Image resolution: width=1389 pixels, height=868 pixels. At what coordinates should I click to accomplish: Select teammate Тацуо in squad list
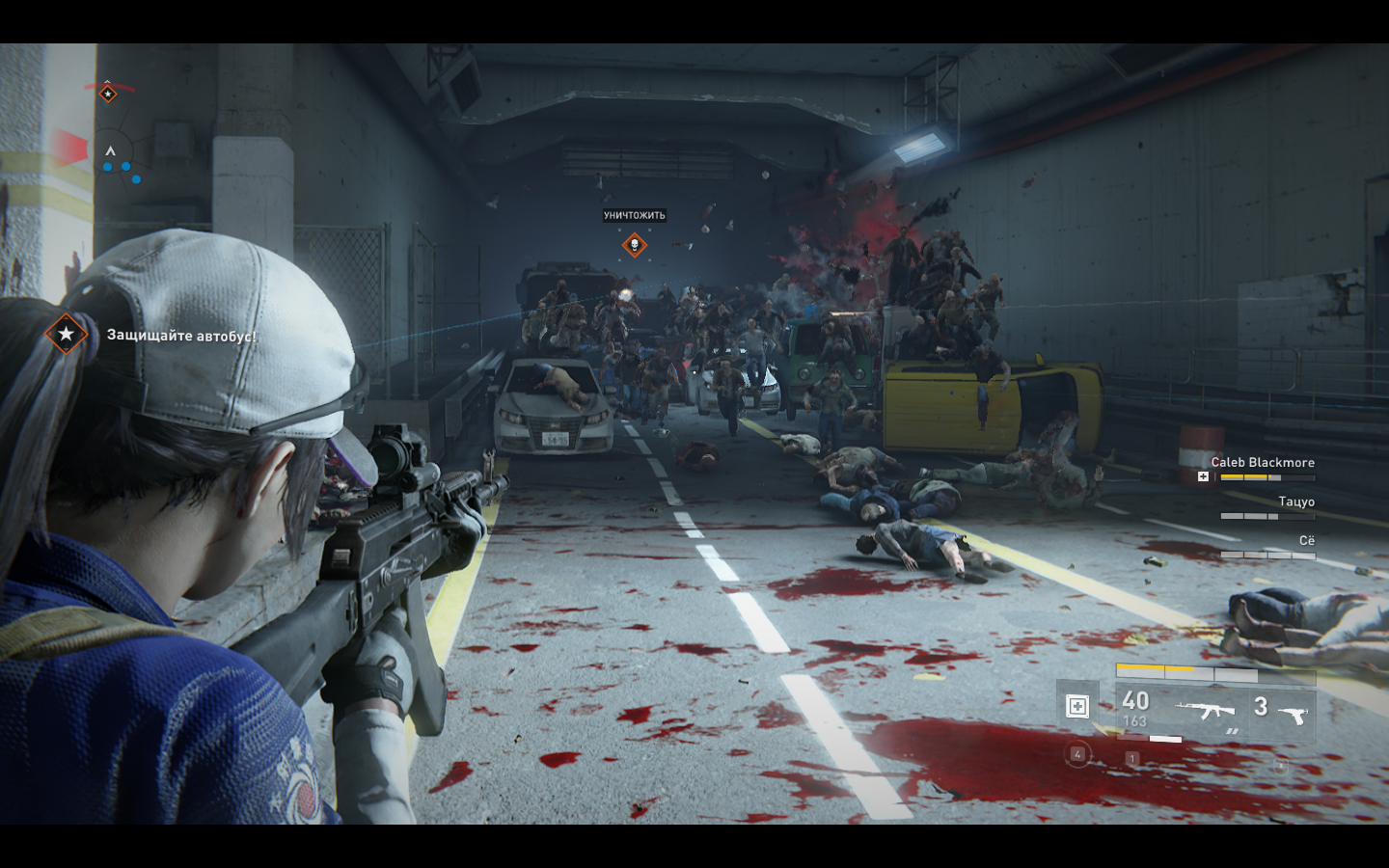click(1295, 502)
